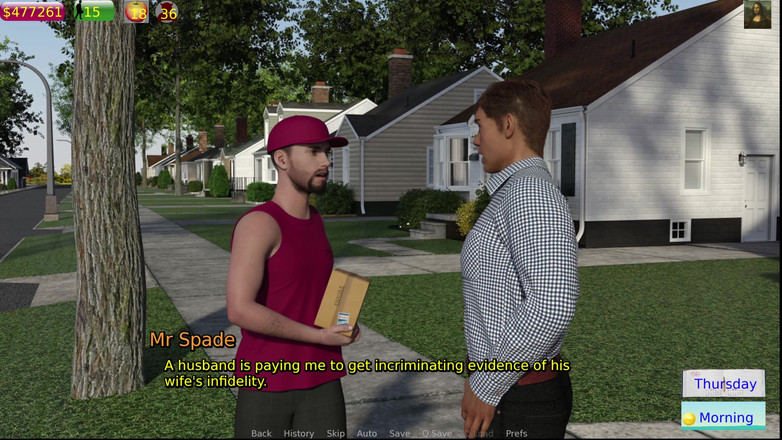This screenshot has height=440, width=782.
Task: Open the Prefs menu
Action: coord(516,433)
